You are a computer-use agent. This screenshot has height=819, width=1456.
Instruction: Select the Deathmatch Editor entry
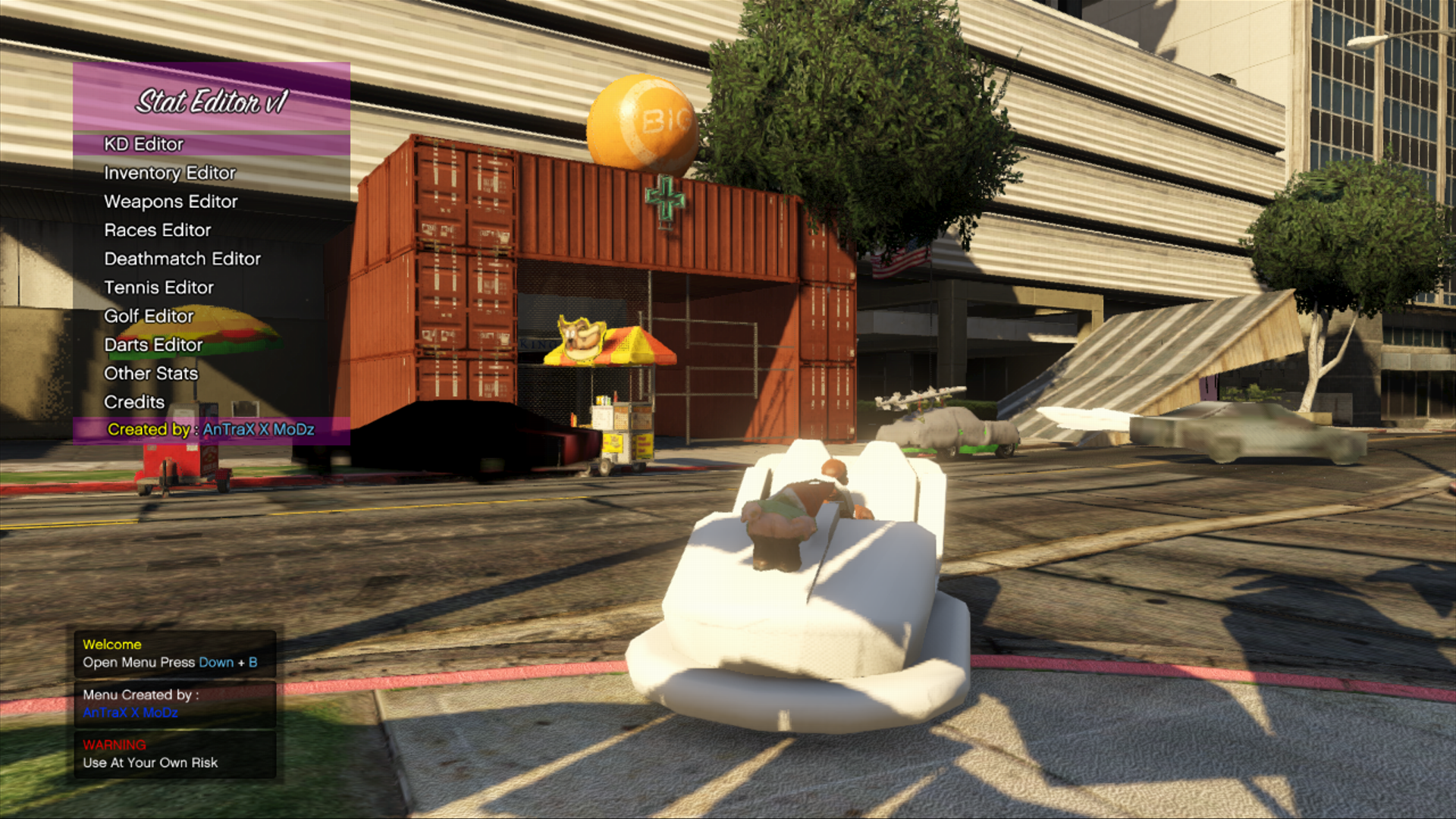point(182,259)
